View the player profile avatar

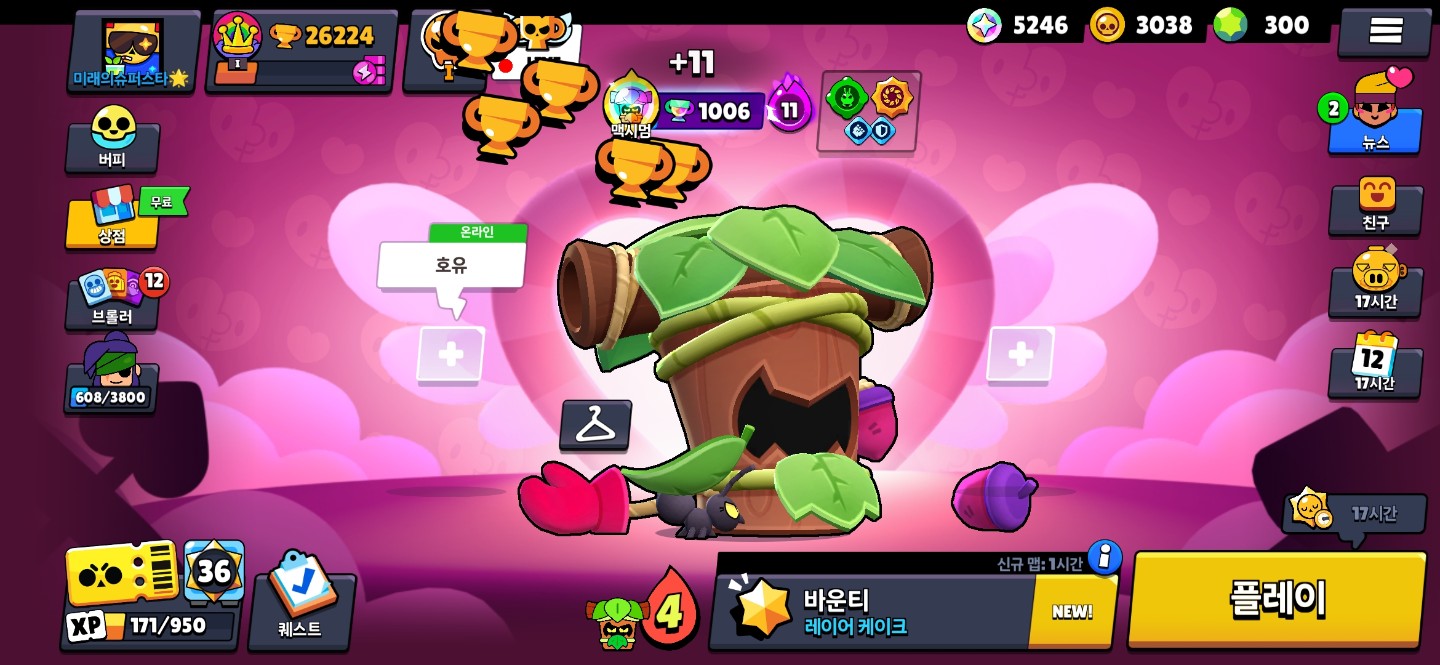[x=132, y=52]
